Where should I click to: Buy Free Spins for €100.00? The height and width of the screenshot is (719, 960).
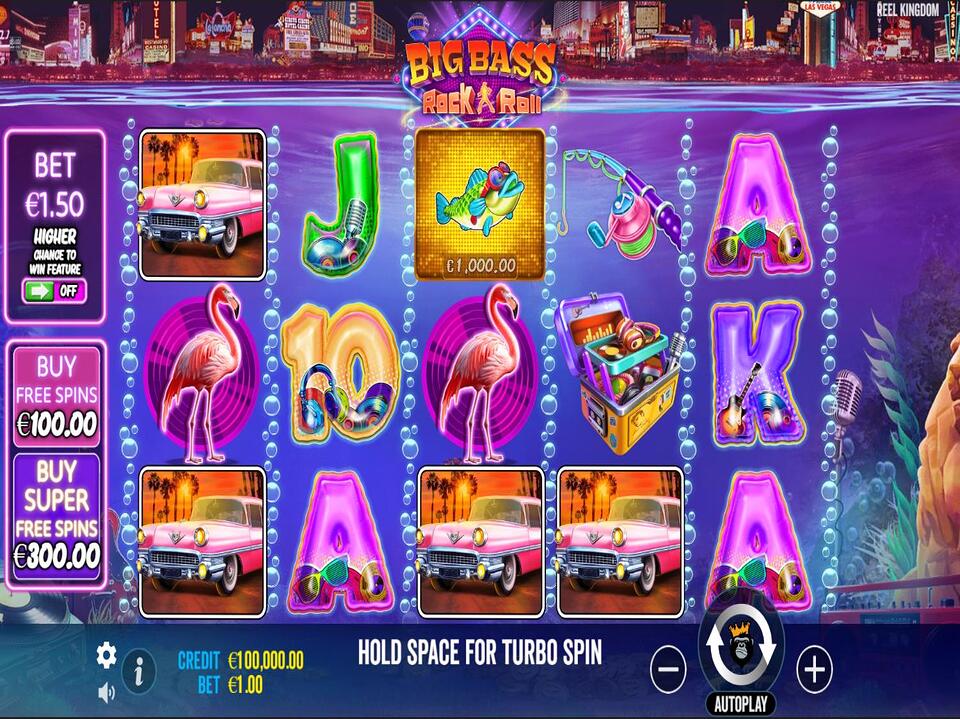[x=57, y=395]
